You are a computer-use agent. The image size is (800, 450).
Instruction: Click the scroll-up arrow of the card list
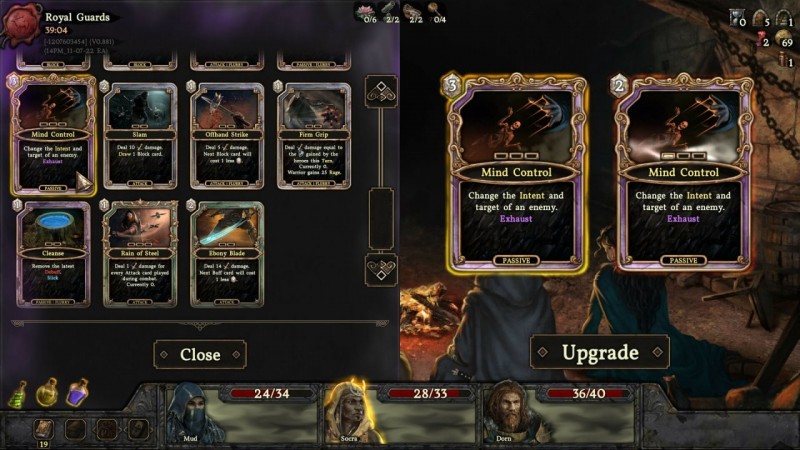coord(381,92)
